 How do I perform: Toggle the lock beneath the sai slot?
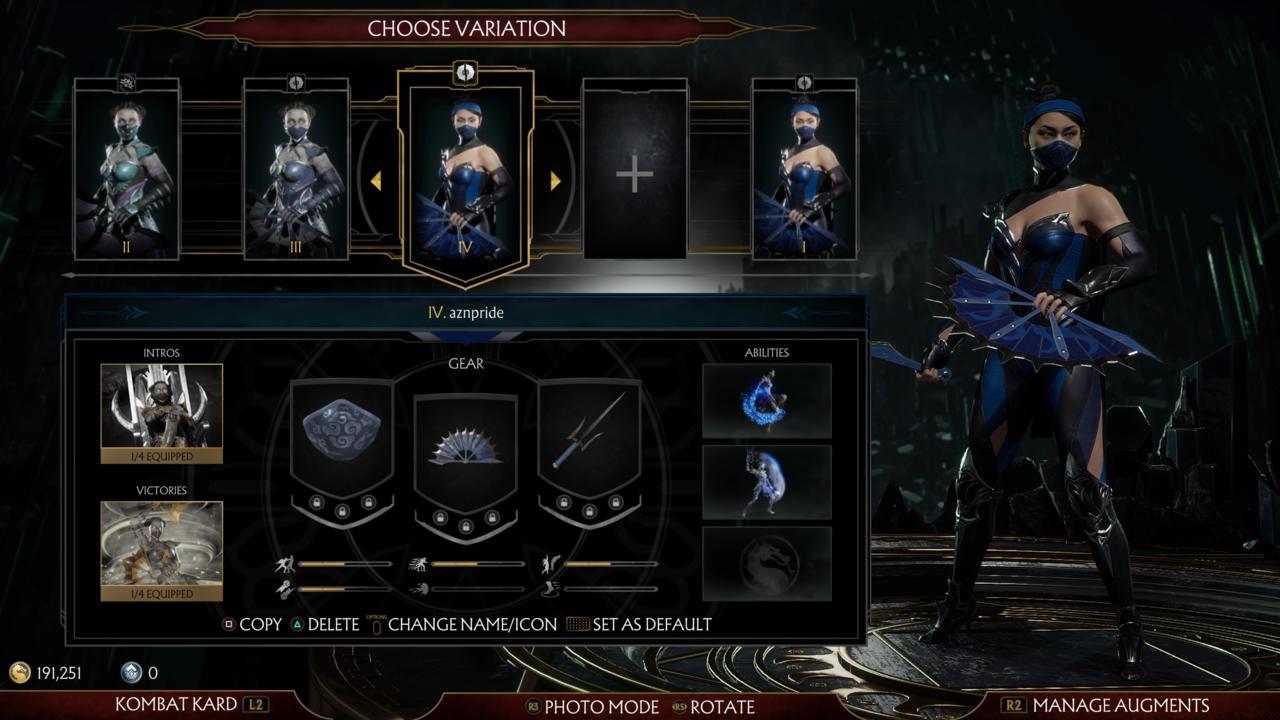pyautogui.click(x=564, y=503)
